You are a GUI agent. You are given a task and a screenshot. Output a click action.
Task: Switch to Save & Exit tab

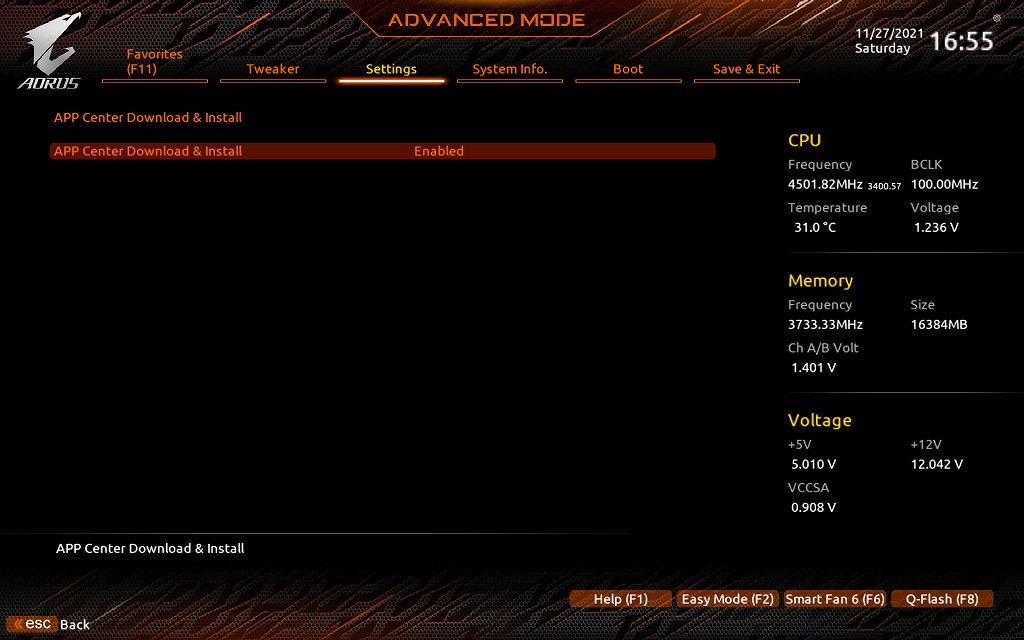[x=746, y=69]
